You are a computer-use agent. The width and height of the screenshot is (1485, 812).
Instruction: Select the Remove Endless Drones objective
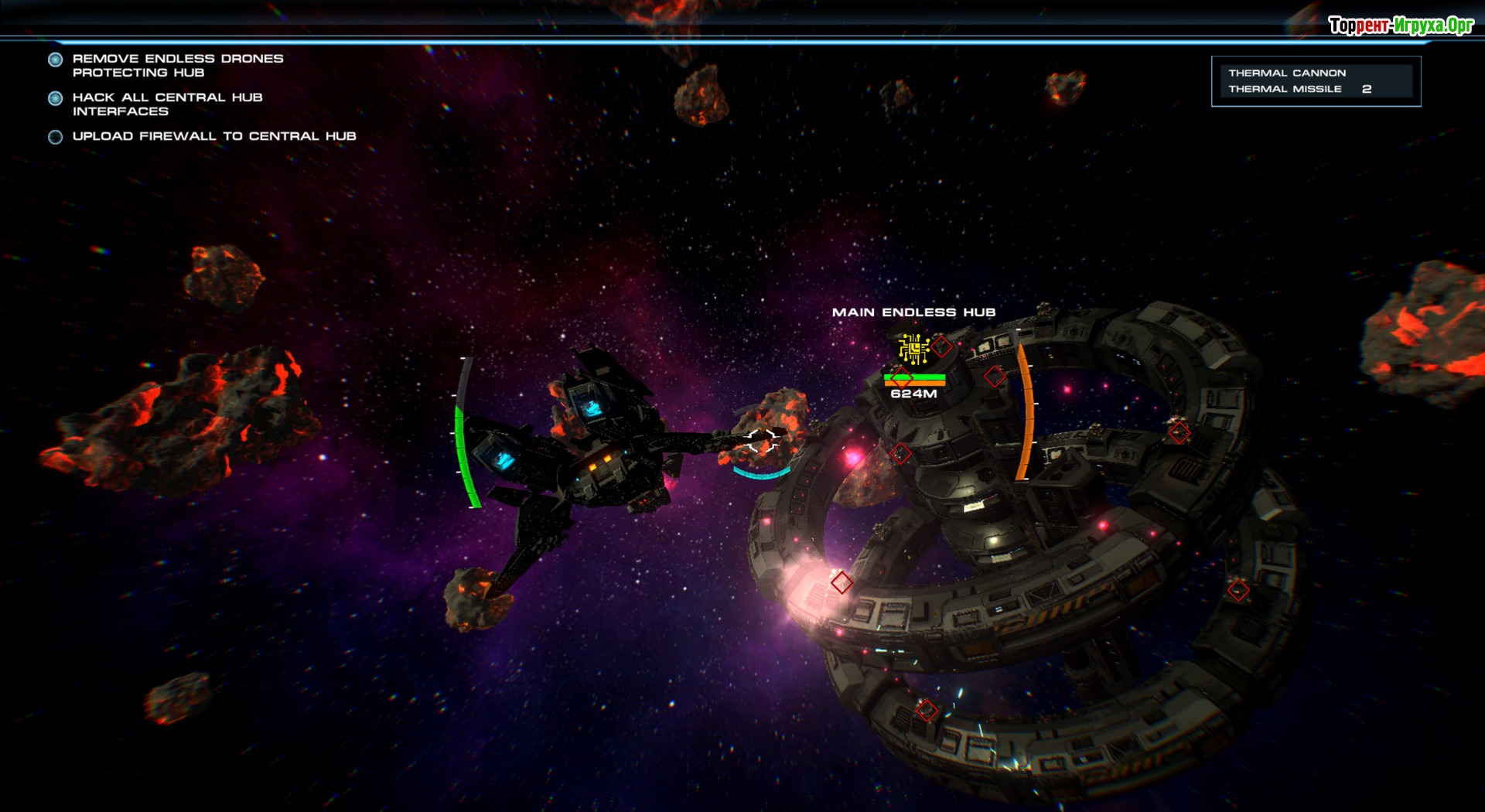[177, 65]
